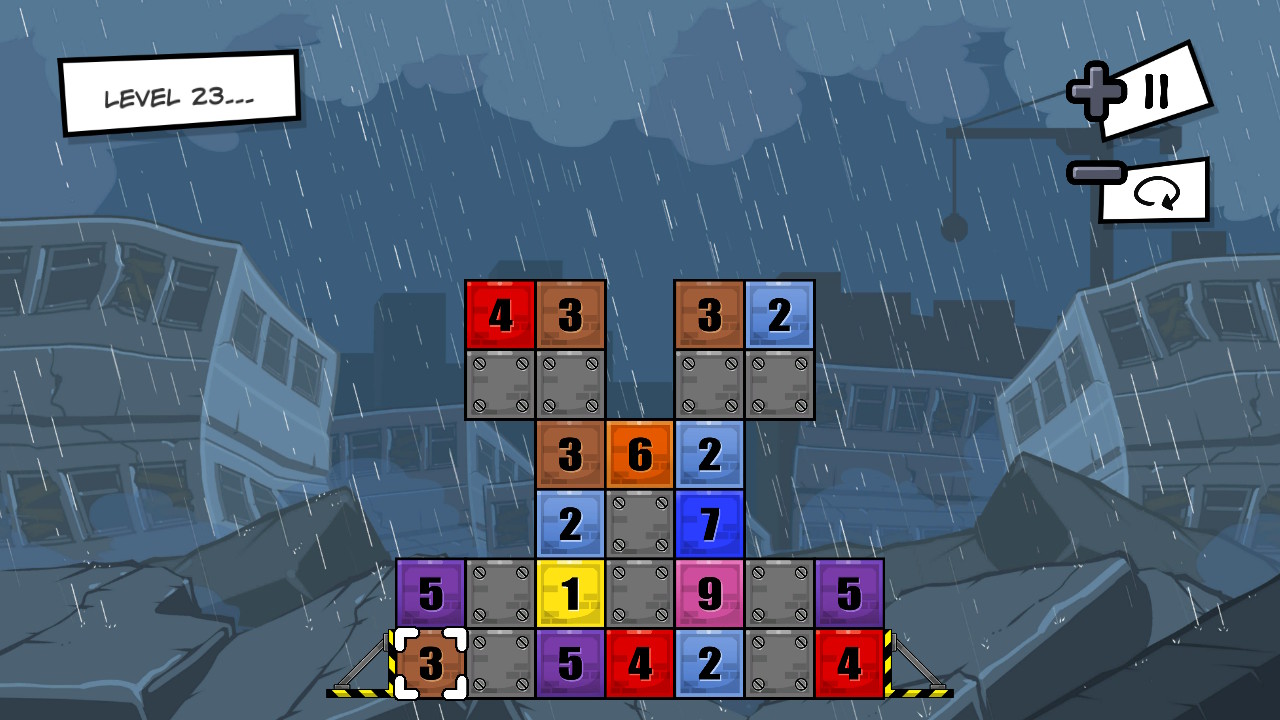The image size is (1280, 720).
Task: Click the restart level button
Action: pos(1160,193)
